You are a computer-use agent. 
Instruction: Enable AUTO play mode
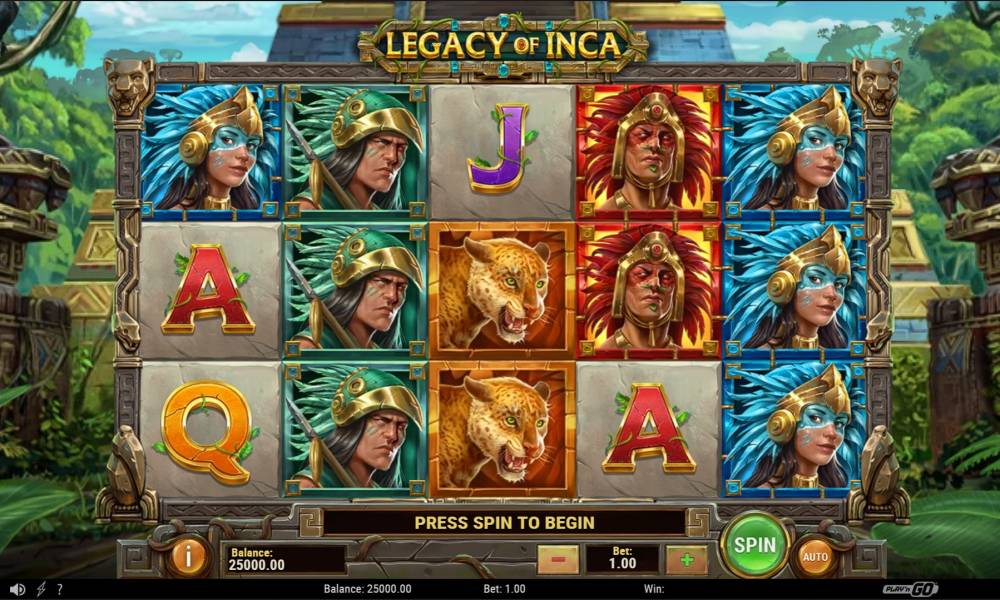(x=815, y=557)
